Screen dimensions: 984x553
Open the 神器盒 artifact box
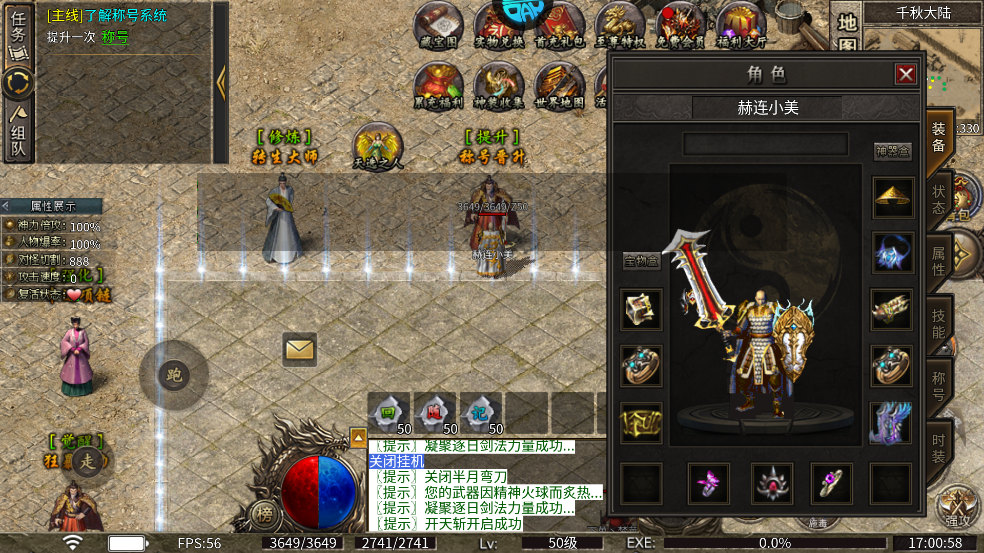pos(892,151)
